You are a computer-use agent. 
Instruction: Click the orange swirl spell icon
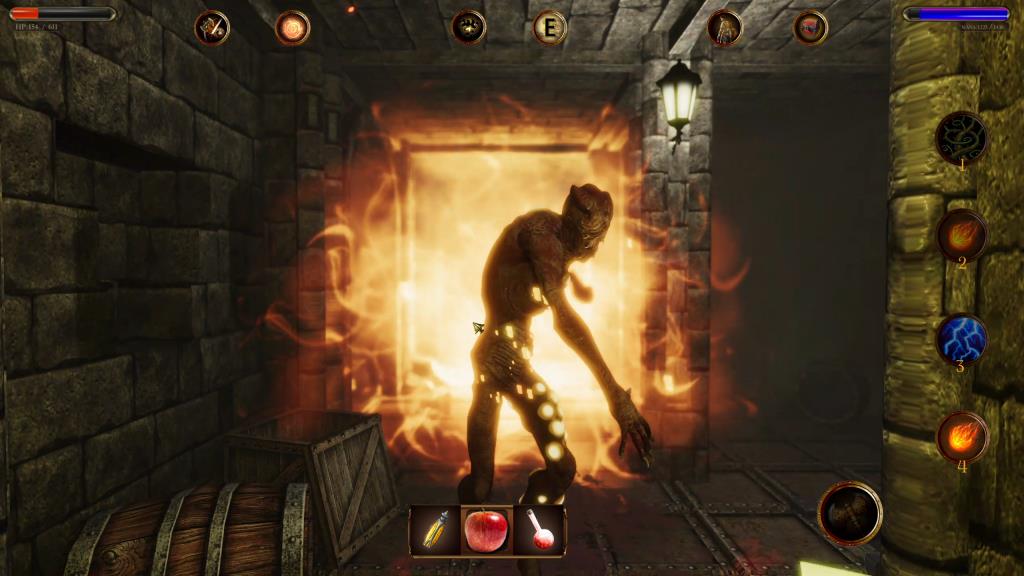[292, 27]
